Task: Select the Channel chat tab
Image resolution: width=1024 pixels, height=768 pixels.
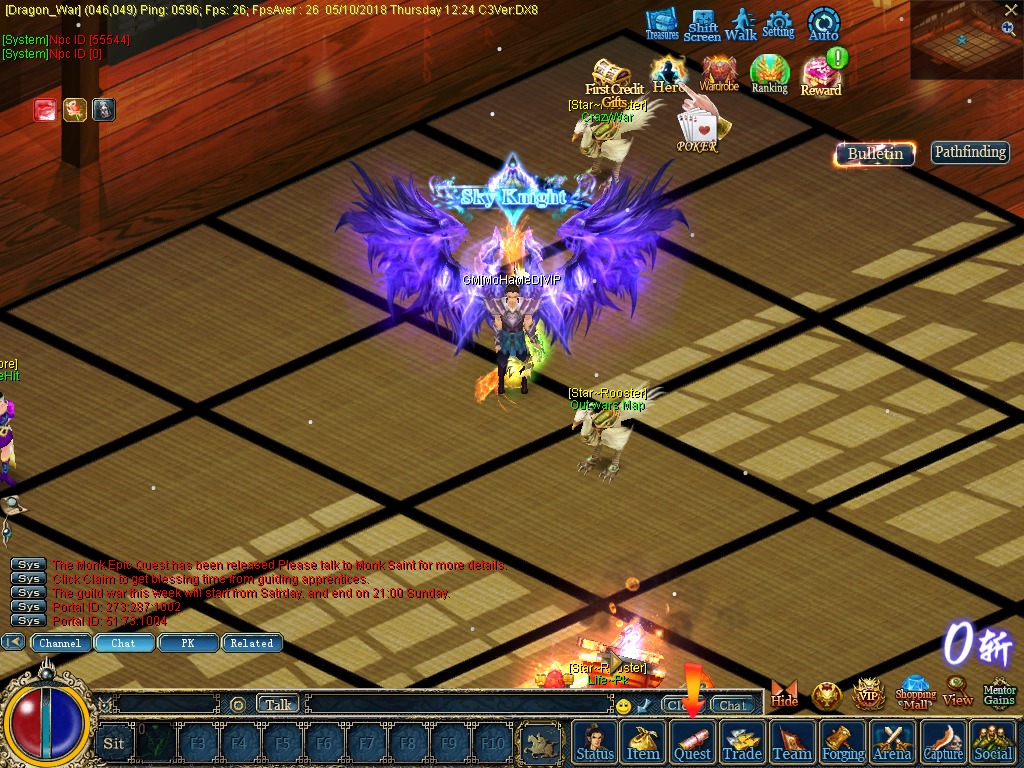Action: click(x=60, y=643)
